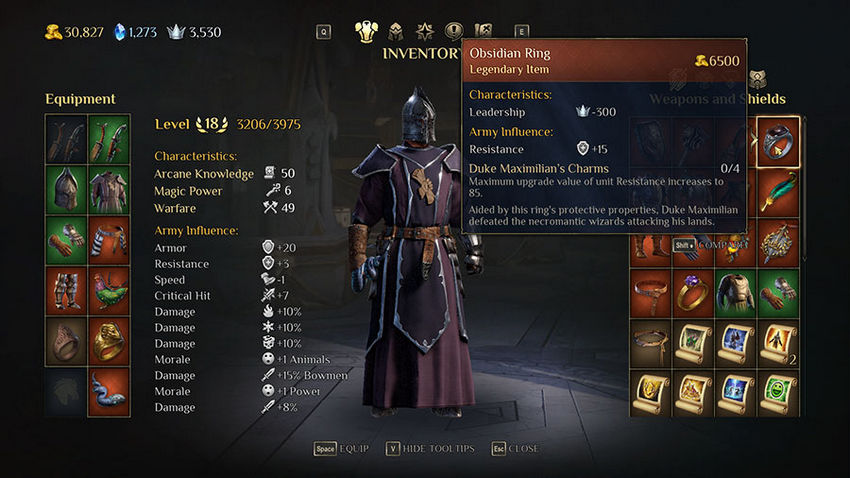Pick the green chest armor in inventory
The height and width of the screenshot is (478, 850).
(x=736, y=293)
